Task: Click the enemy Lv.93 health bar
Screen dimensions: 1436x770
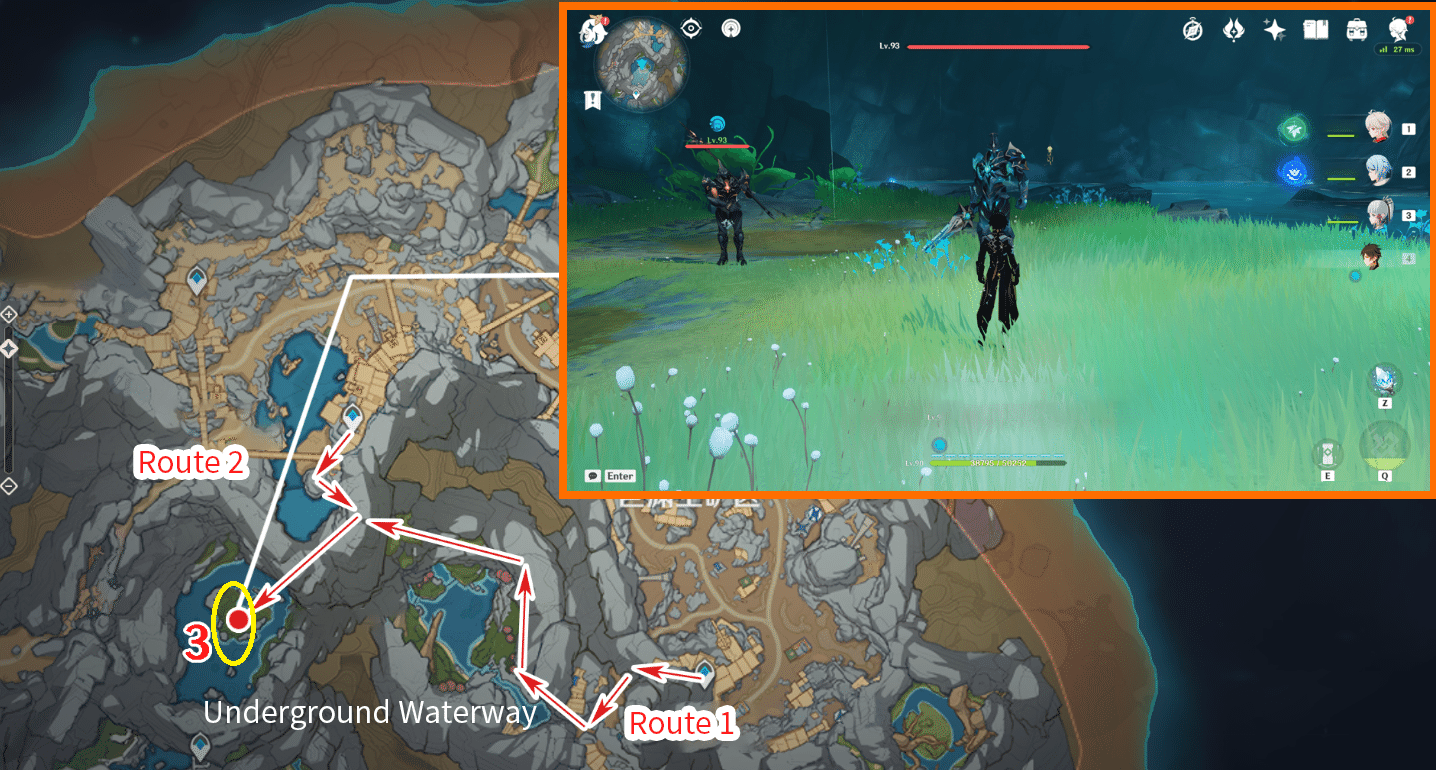Action: [1000, 47]
